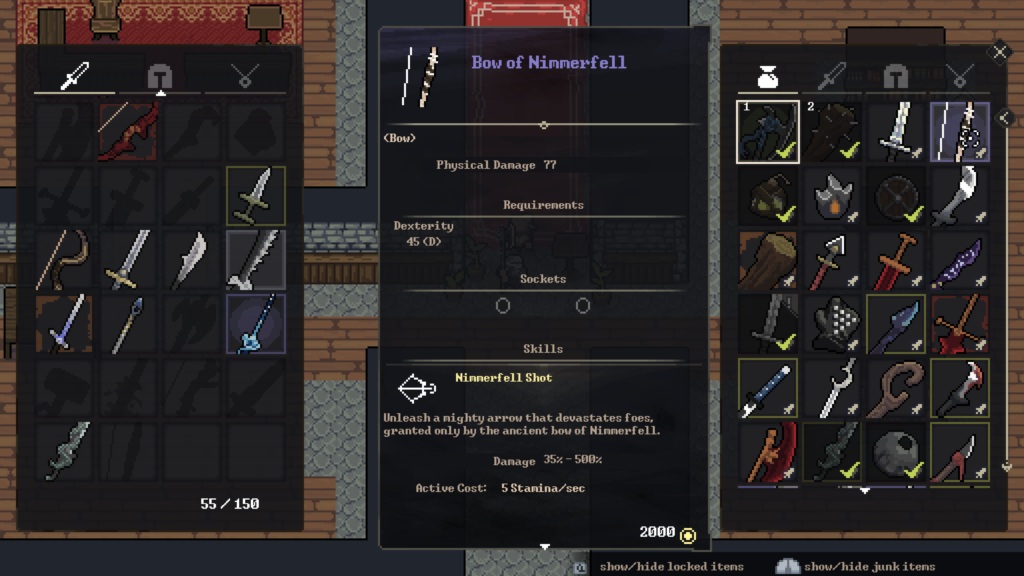The width and height of the screenshot is (1024, 576).
Task: Open the helmet tab in the right inventory
Action: click(x=896, y=75)
